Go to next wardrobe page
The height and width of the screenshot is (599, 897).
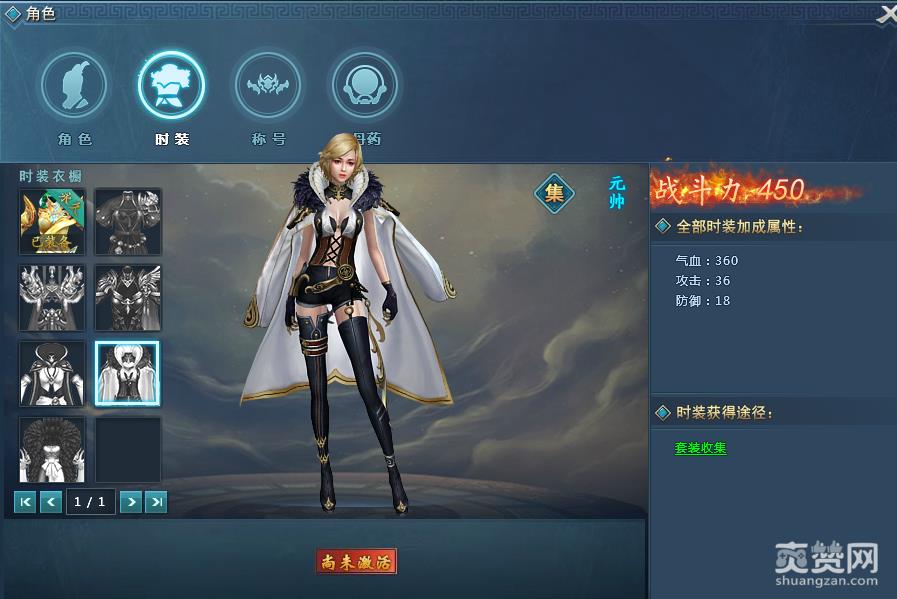coord(130,502)
